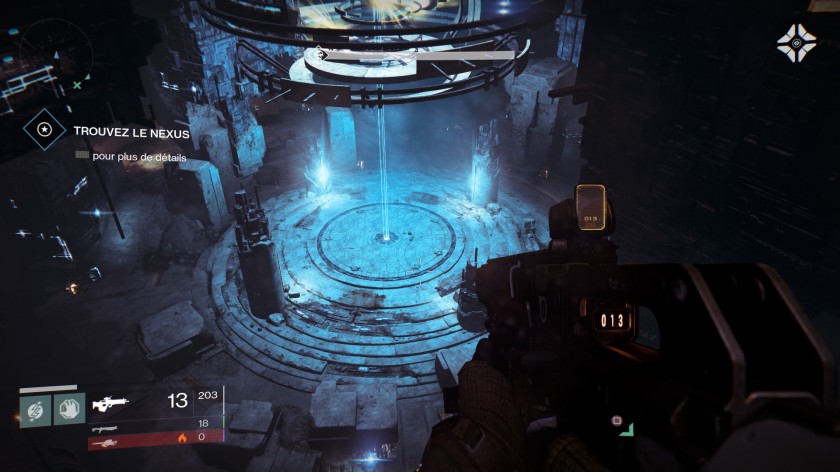Open the Ghost icon
The image size is (840, 472).
tap(796, 44)
